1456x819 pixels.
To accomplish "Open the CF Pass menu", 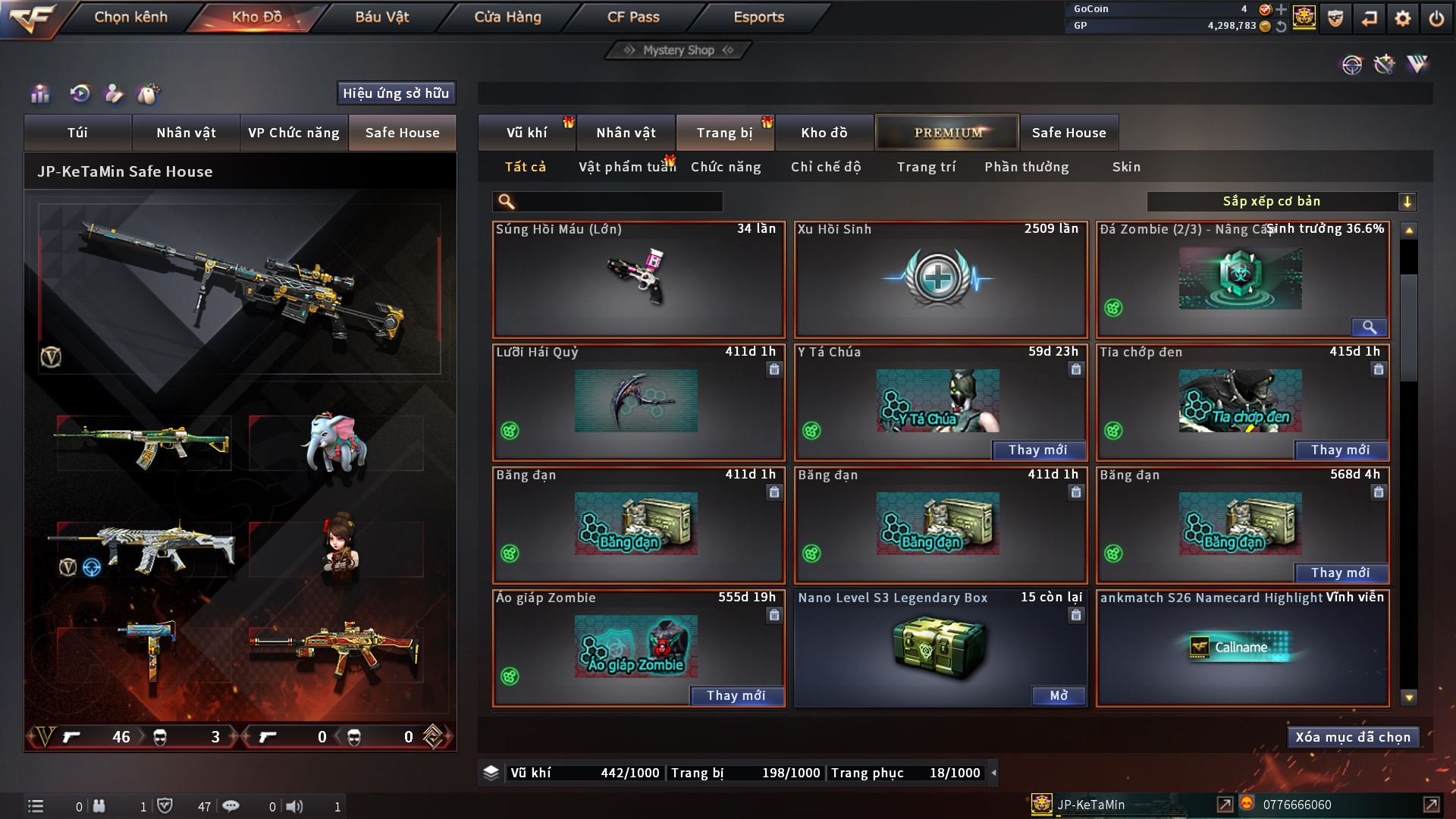I will tap(633, 17).
